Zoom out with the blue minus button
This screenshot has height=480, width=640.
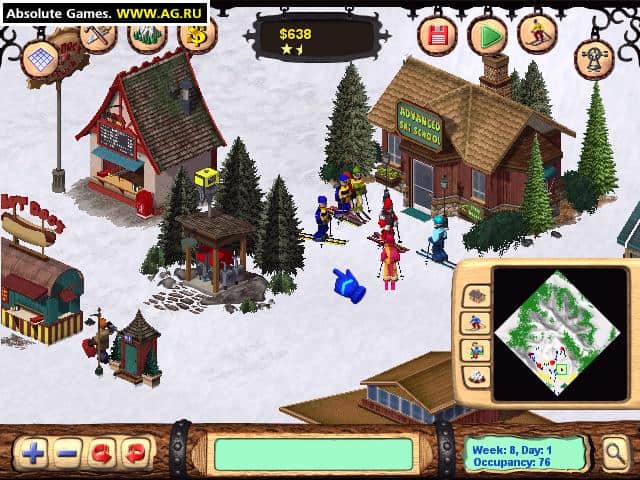tap(67, 452)
